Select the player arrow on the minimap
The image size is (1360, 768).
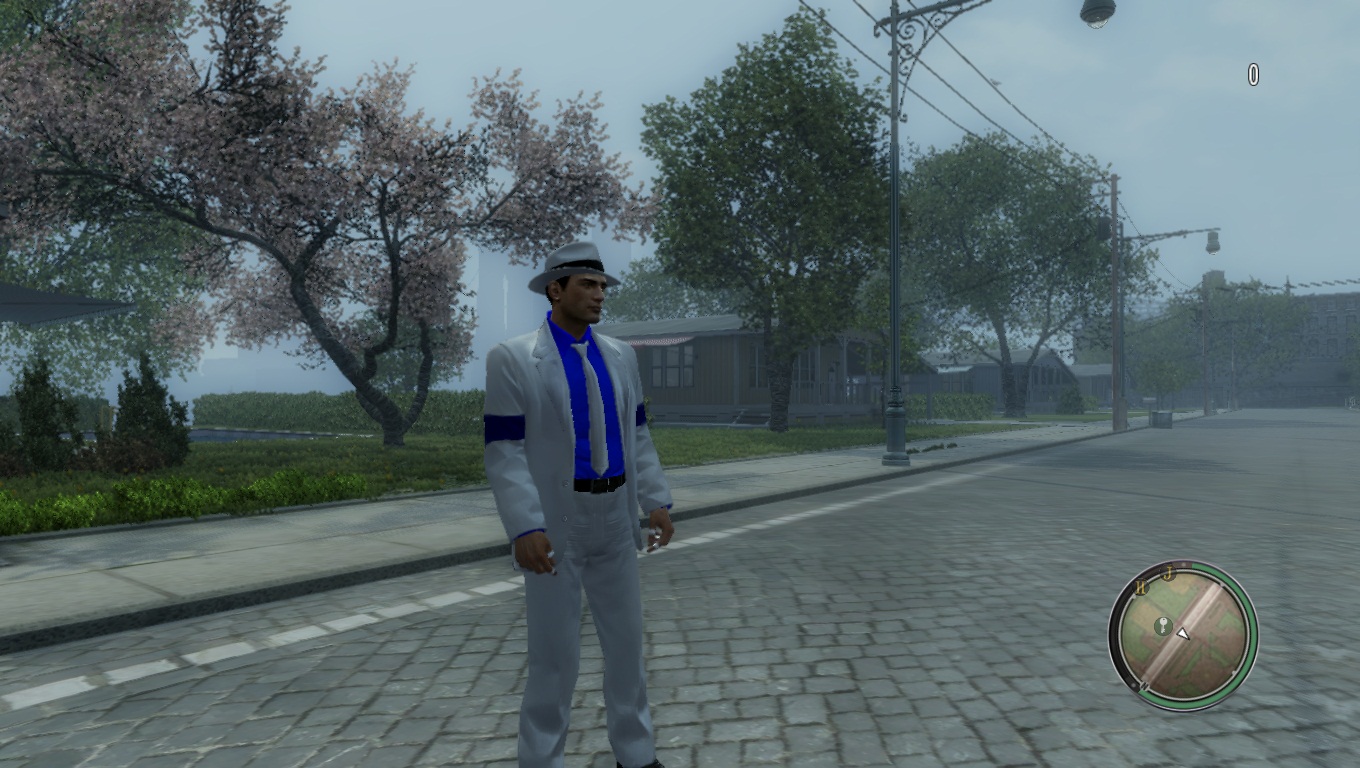pyautogui.click(x=1184, y=633)
